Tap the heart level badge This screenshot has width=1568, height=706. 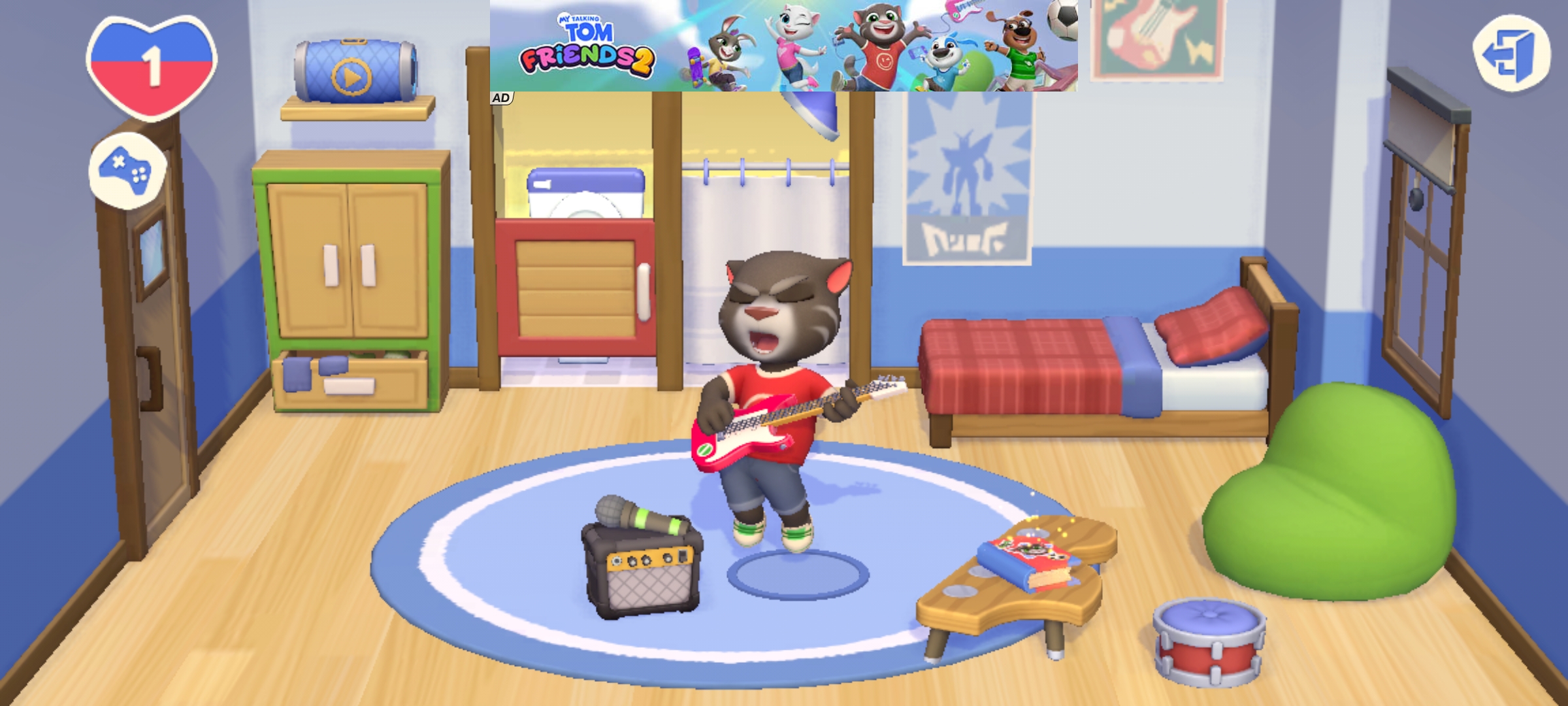[152, 65]
